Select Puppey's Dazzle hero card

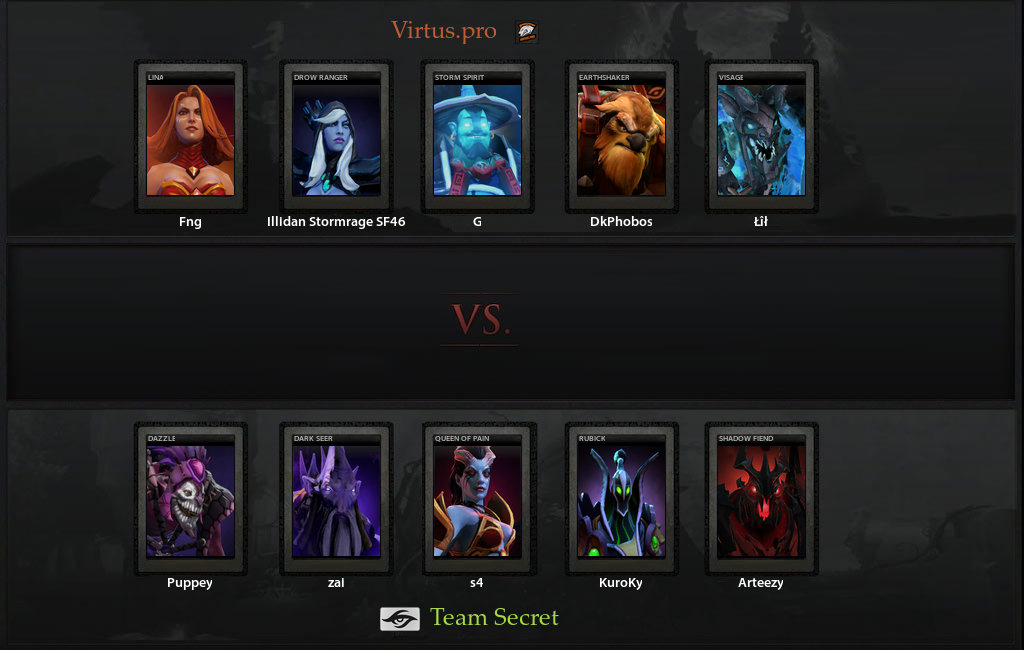coord(190,499)
